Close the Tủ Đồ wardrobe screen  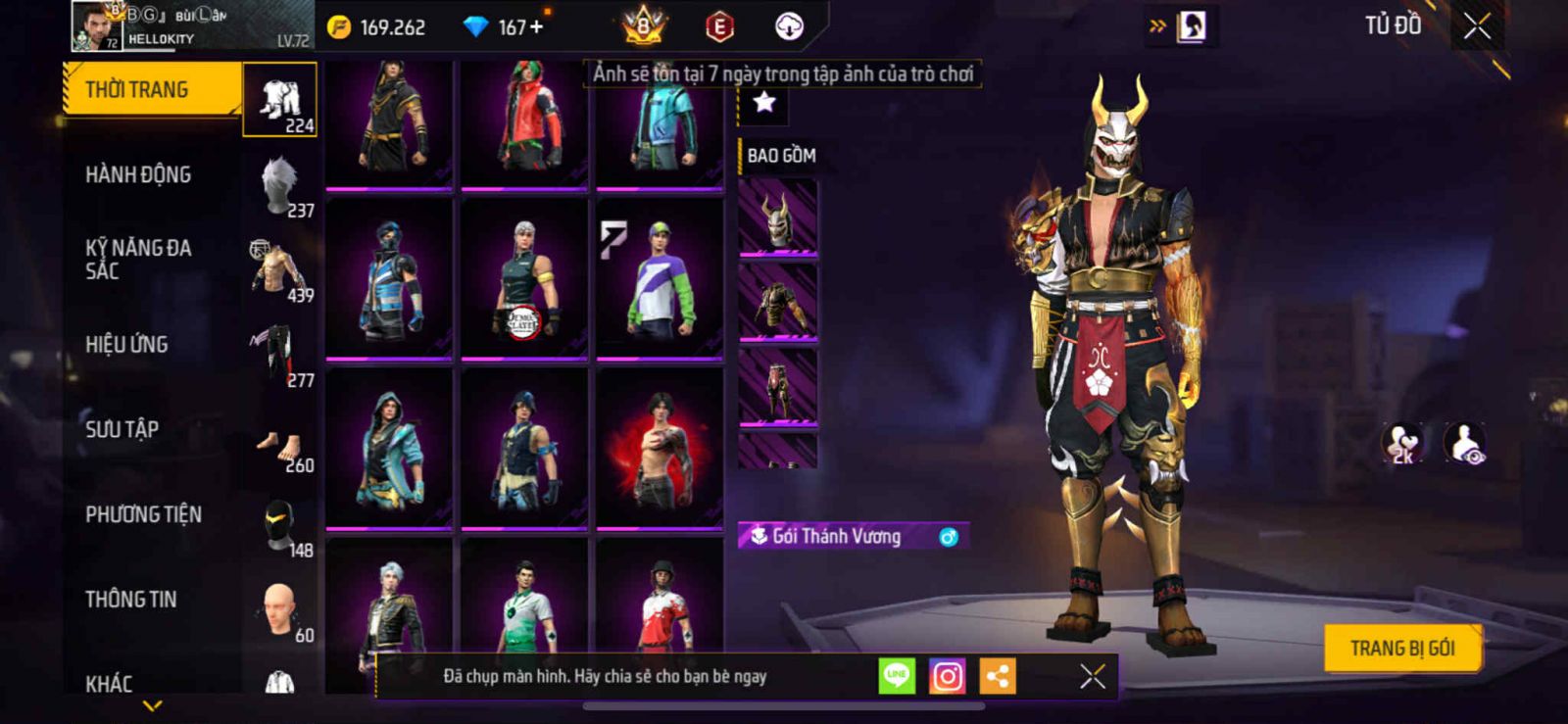(x=1477, y=26)
